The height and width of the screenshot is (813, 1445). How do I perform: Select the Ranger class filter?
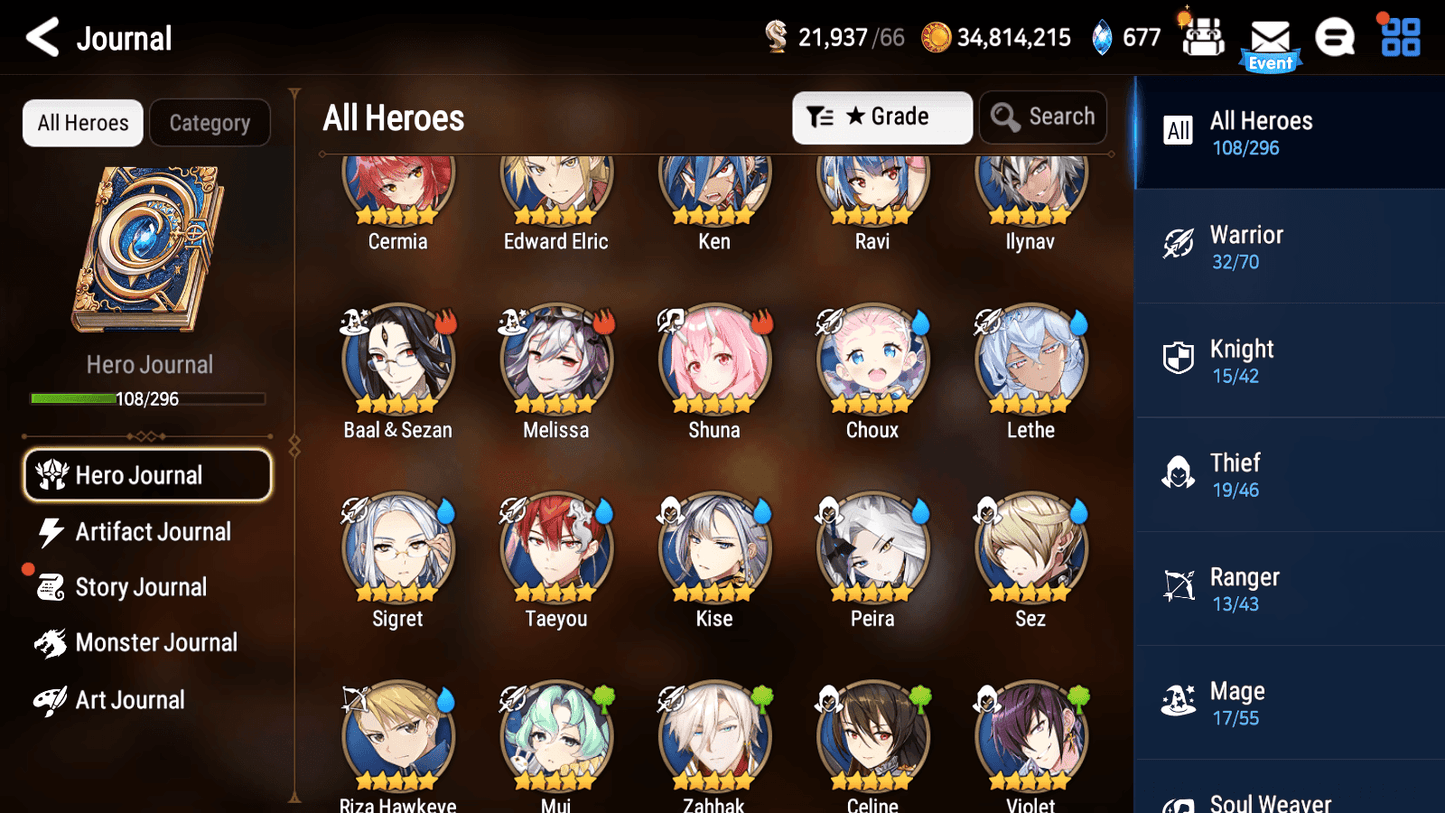[x=1289, y=587]
